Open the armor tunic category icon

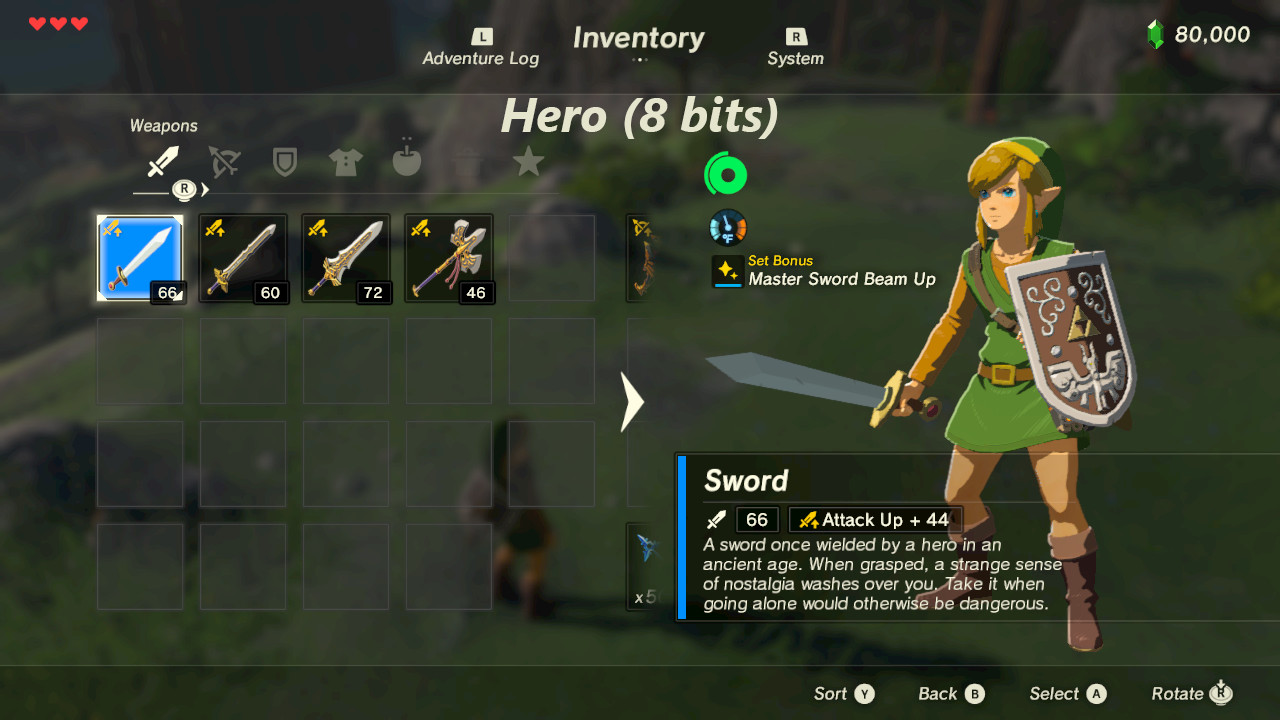[x=345, y=163]
